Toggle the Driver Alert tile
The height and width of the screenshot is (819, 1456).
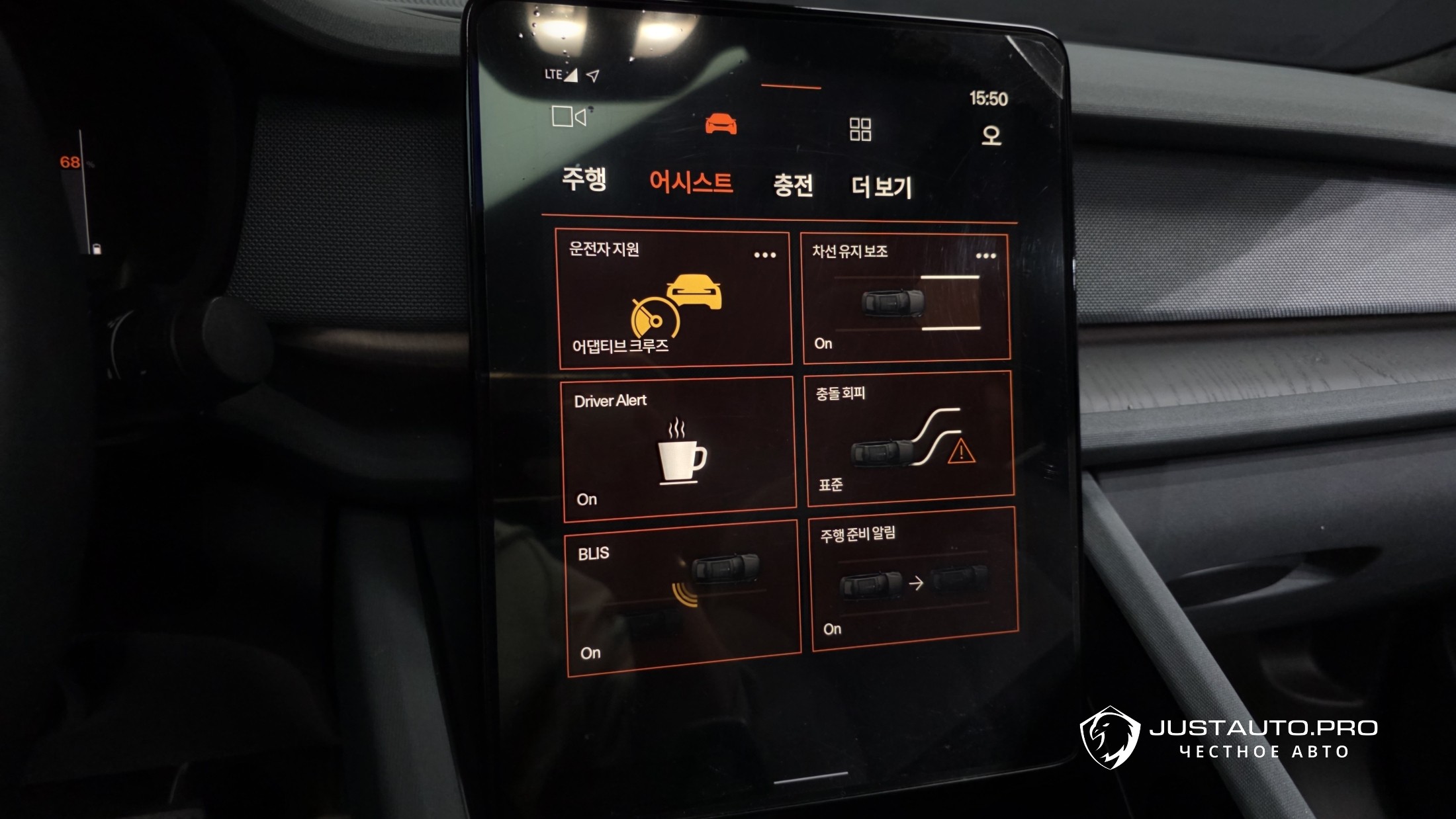[678, 450]
